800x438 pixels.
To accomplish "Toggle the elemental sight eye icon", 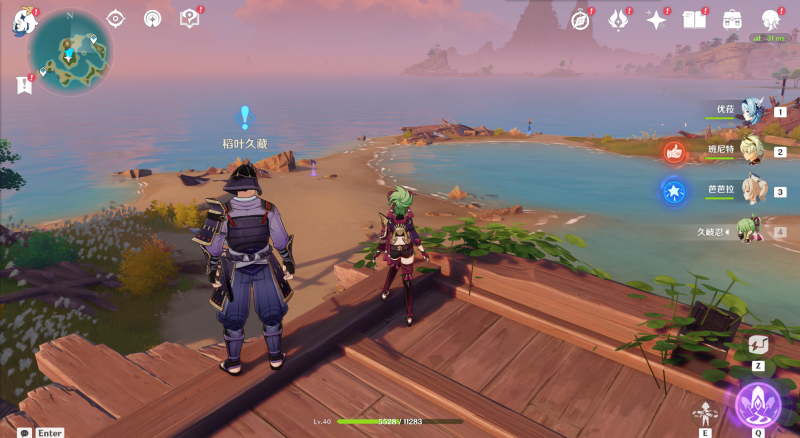I will 115,18.
